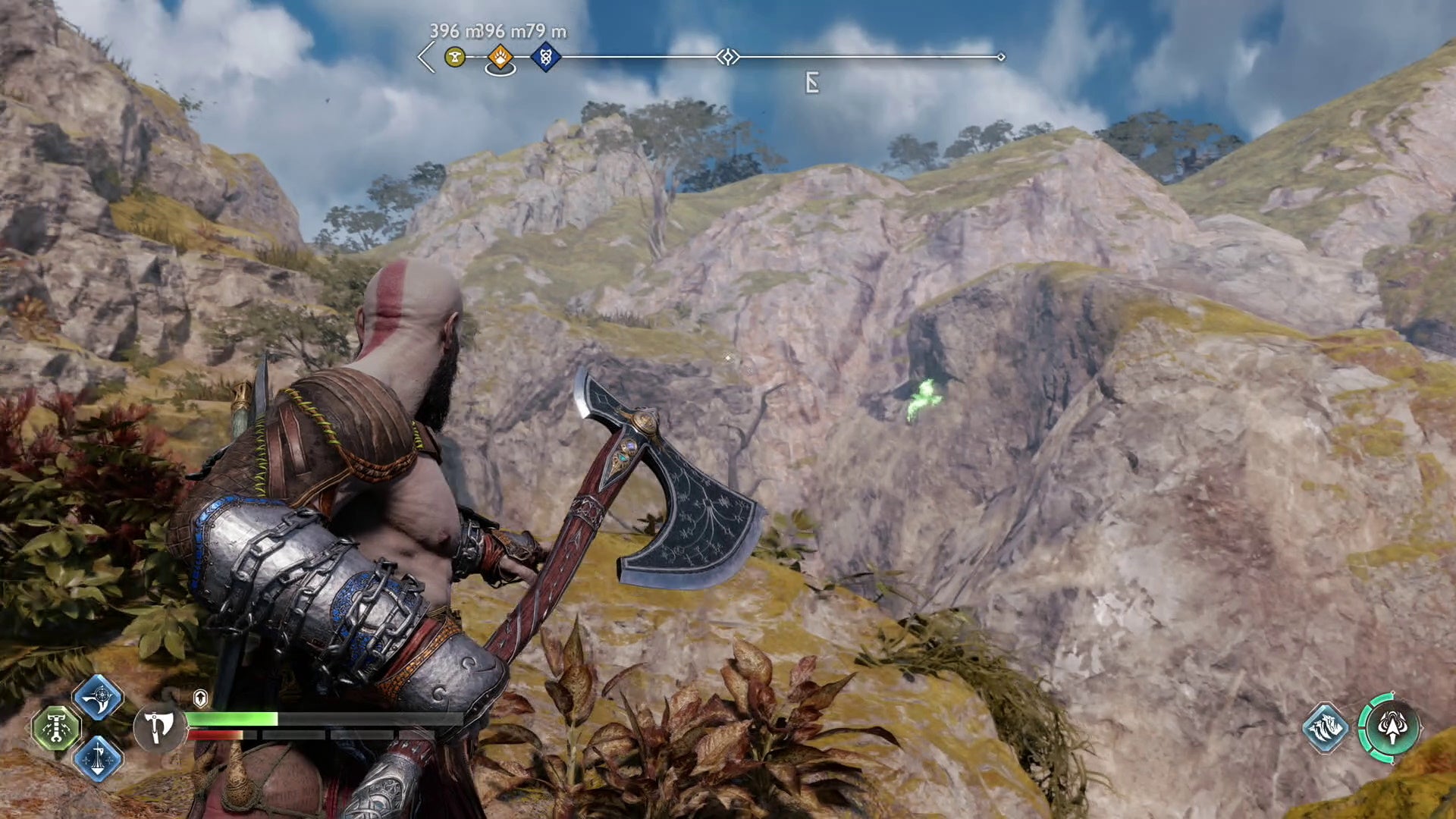Select the small upward-arrow shield icon
Screen dimensions: 1456x819
point(200,698)
